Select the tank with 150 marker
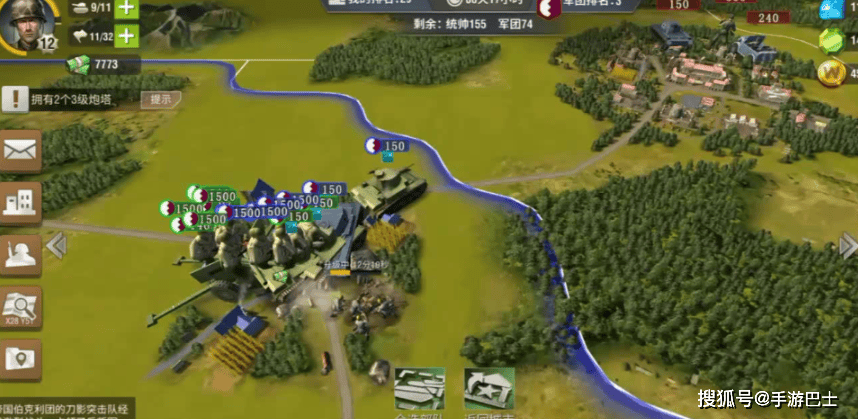858x419 pixels. pyautogui.click(x=394, y=186)
